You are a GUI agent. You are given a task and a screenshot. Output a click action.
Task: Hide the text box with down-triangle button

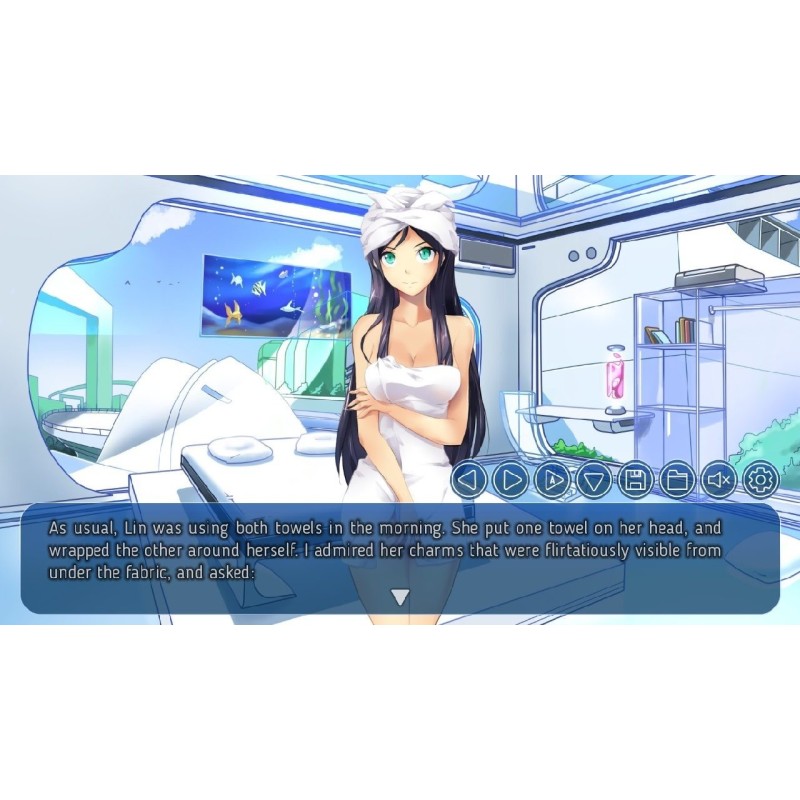click(x=594, y=481)
